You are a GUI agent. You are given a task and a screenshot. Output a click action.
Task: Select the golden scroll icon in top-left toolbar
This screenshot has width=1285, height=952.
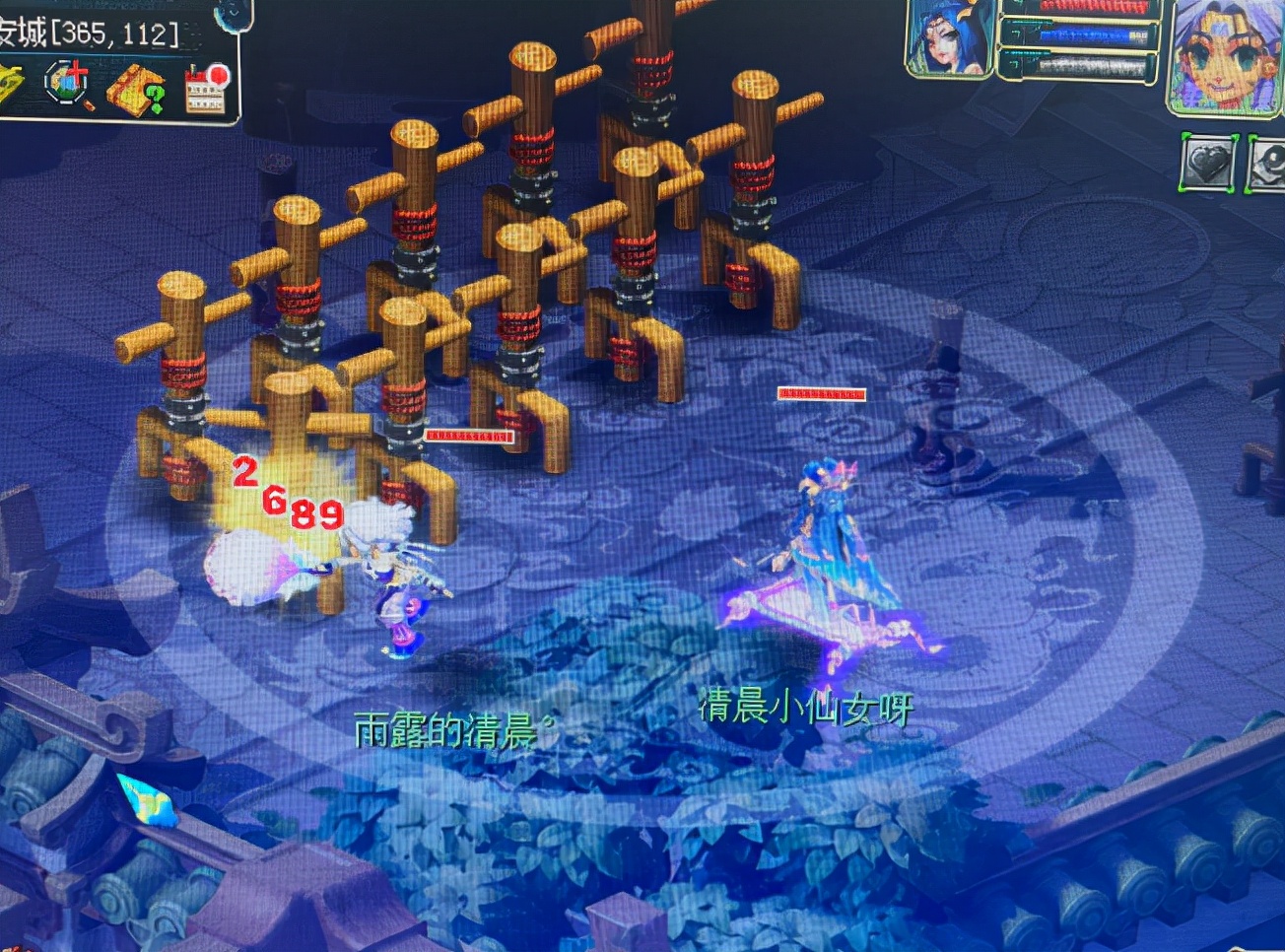pos(10,84)
